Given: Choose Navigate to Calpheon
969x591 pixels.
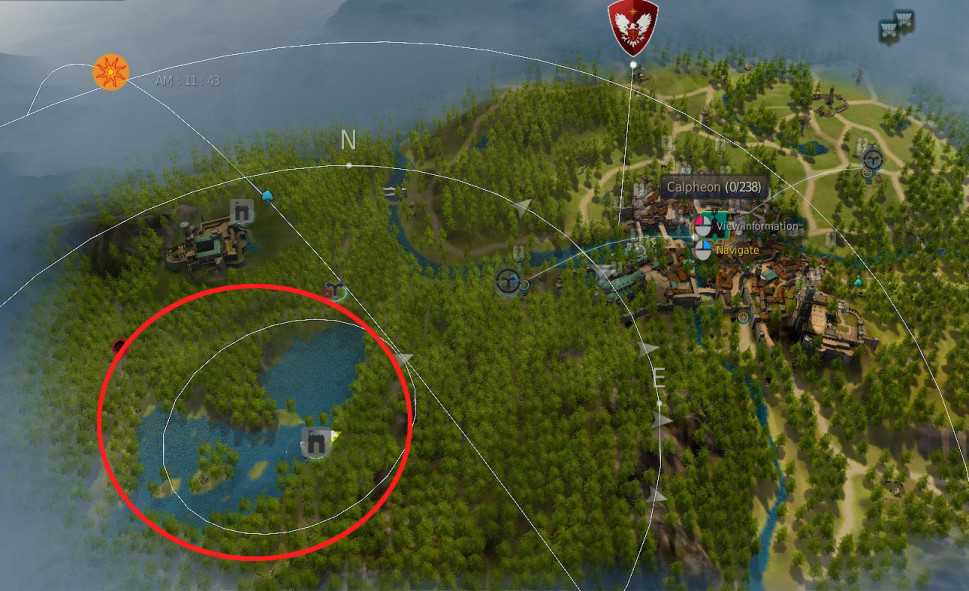Looking at the screenshot, I should (x=737, y=250).
